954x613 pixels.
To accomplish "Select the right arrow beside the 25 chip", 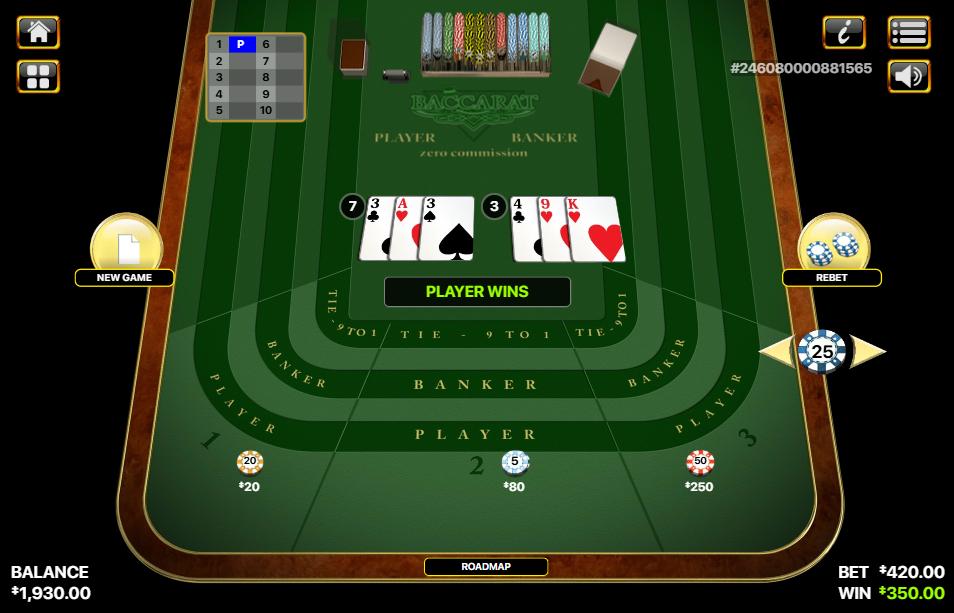I will [x=870, y=351].
